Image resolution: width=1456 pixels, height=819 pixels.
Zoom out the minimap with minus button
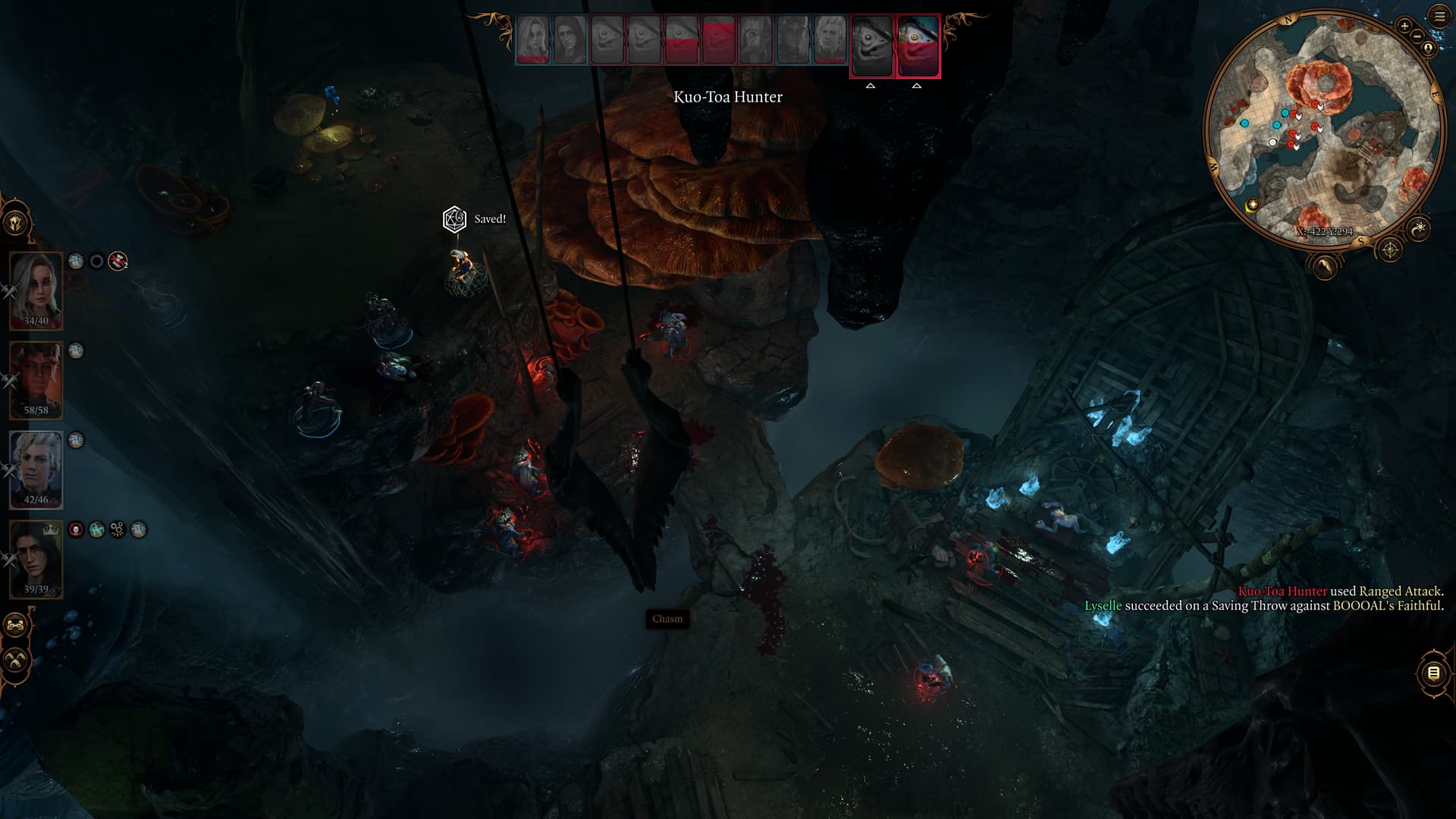tap(1417, 36)
